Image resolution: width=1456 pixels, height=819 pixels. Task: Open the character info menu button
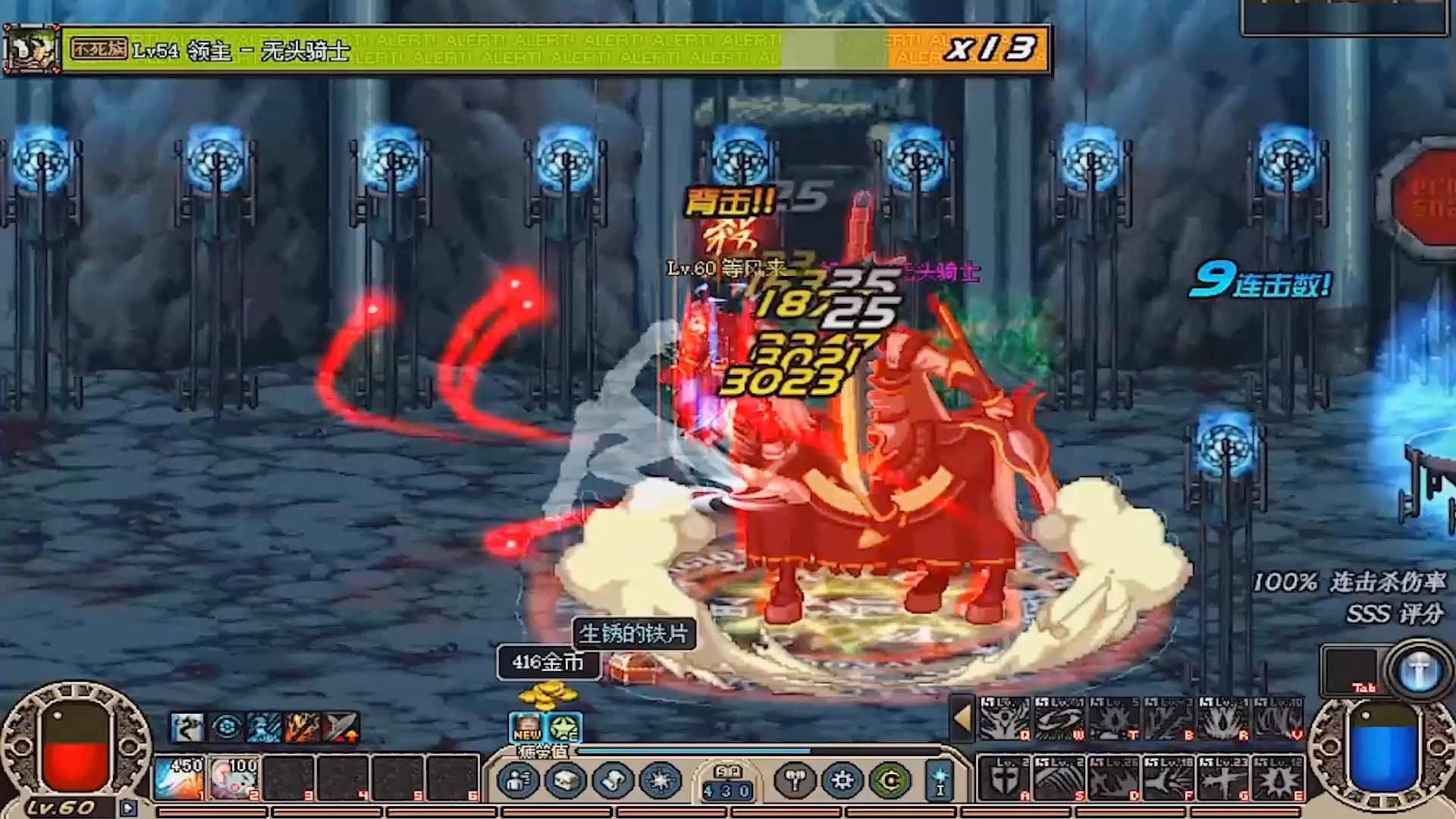point(519,780)
